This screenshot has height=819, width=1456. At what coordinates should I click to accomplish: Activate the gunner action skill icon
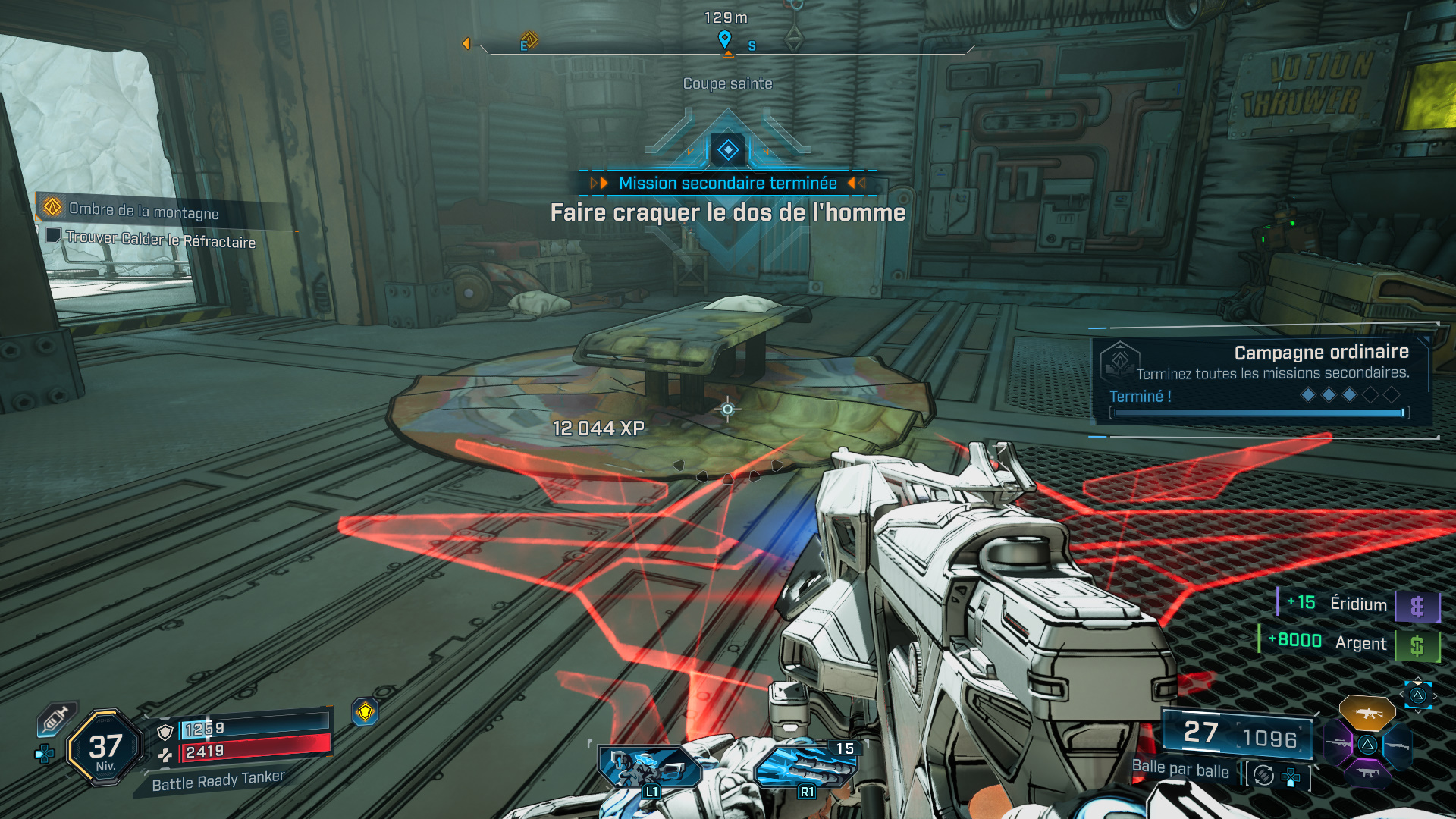tap(650, 766)
